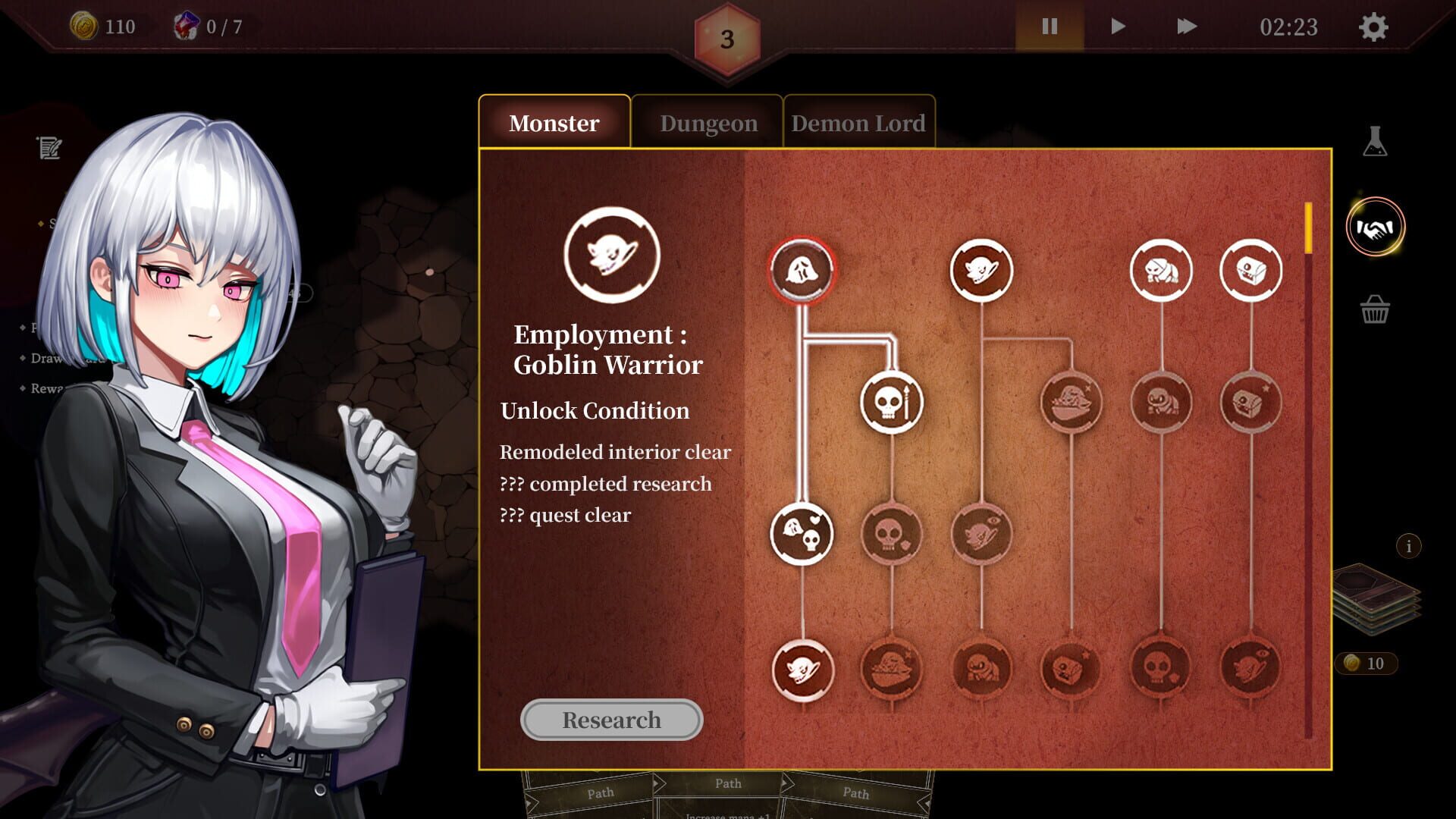The width and height of the screenshot is (1456, 819).
Task: Select the ghost-with-heart-and-skull research node
Action: (x=802, y=534)
